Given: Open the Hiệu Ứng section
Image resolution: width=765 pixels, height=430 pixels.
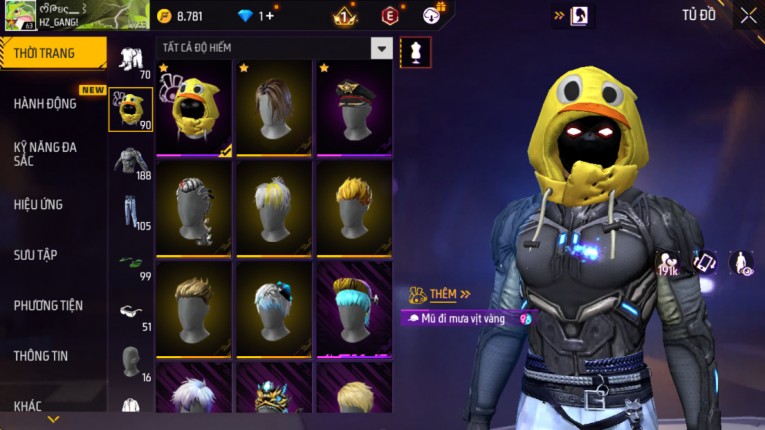Looking at the screenshot, I should 39,204.
